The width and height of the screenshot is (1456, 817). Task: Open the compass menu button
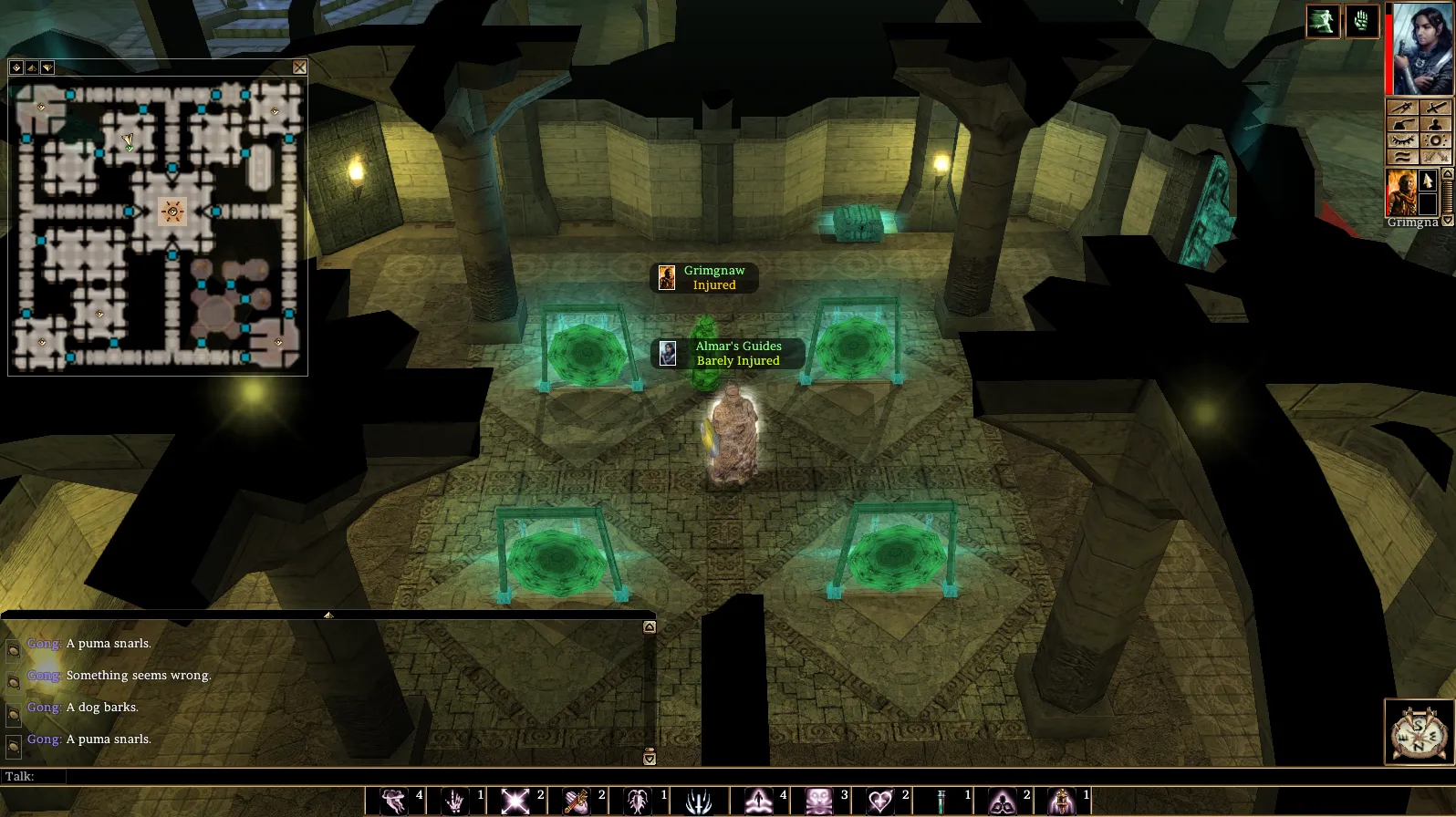(x=1419, y=731)
